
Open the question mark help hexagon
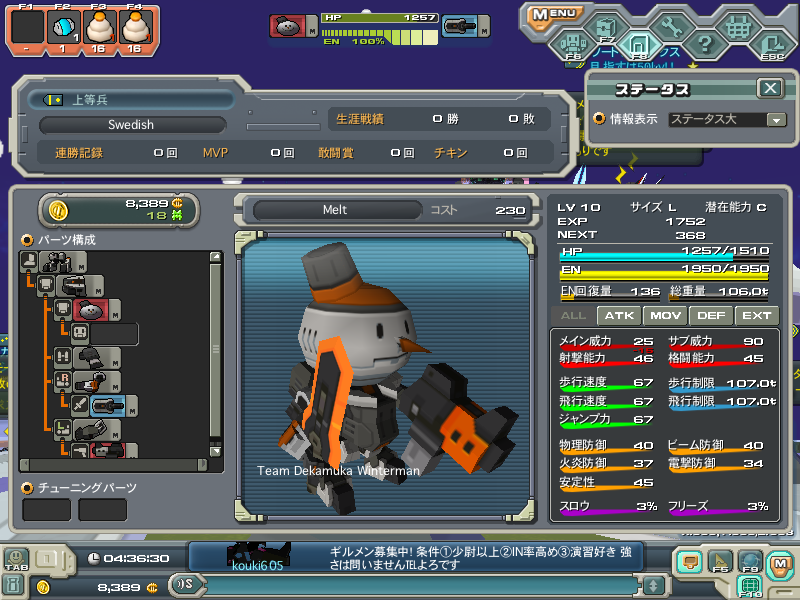[x=704, y=43]
